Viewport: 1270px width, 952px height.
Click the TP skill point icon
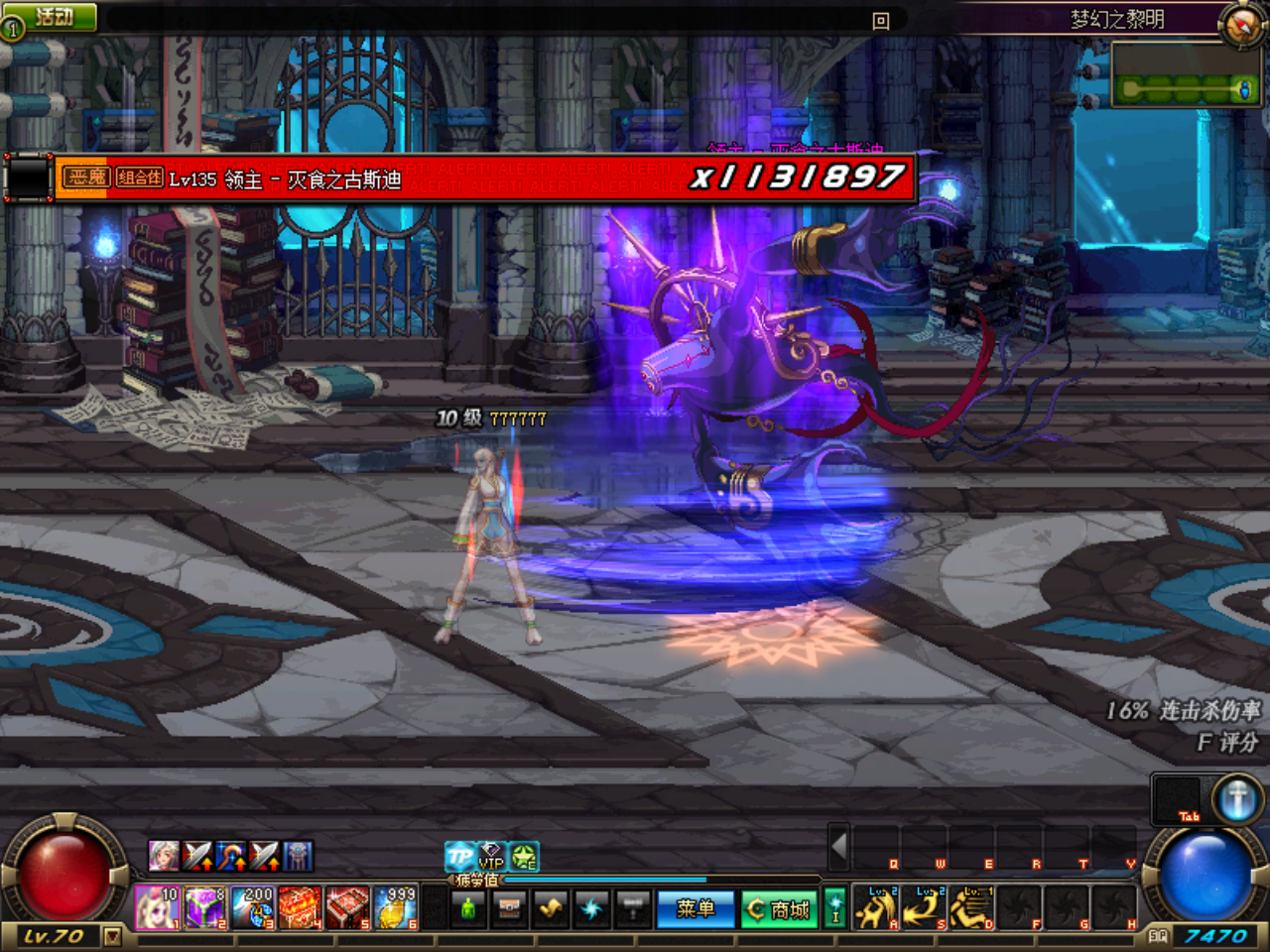click(459, 855)
